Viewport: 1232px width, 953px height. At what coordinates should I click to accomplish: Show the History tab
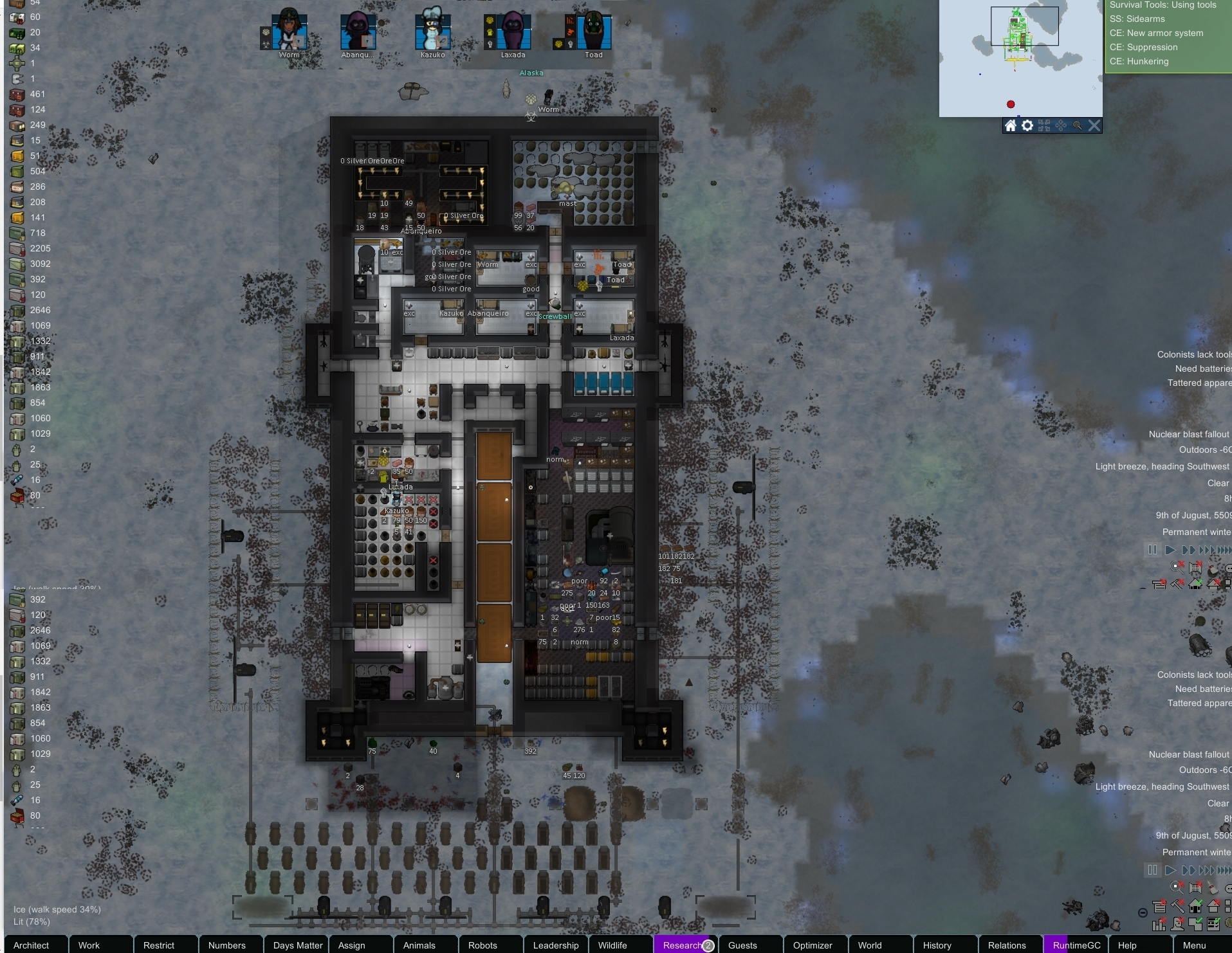pyautogui.click(x=937, y=945)
